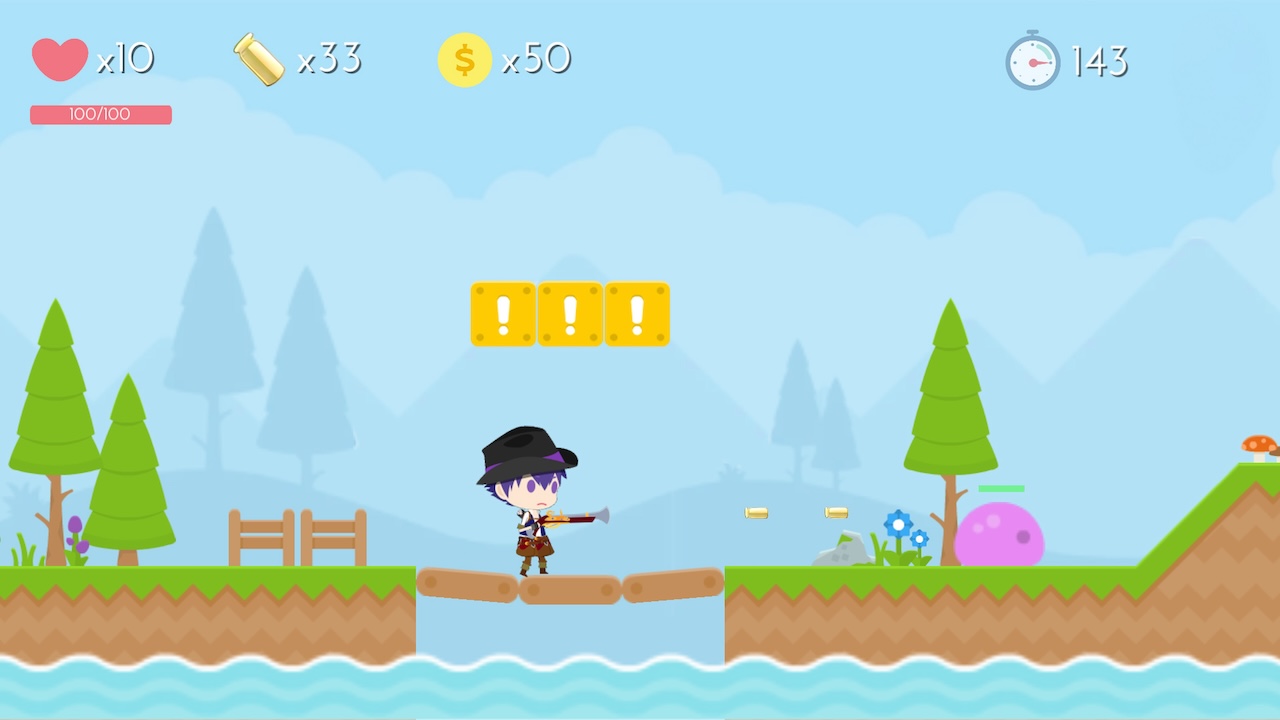The image size is (1280, 720).
Task: Click the stopwatch timer icon
Action: coord(1032,61)
